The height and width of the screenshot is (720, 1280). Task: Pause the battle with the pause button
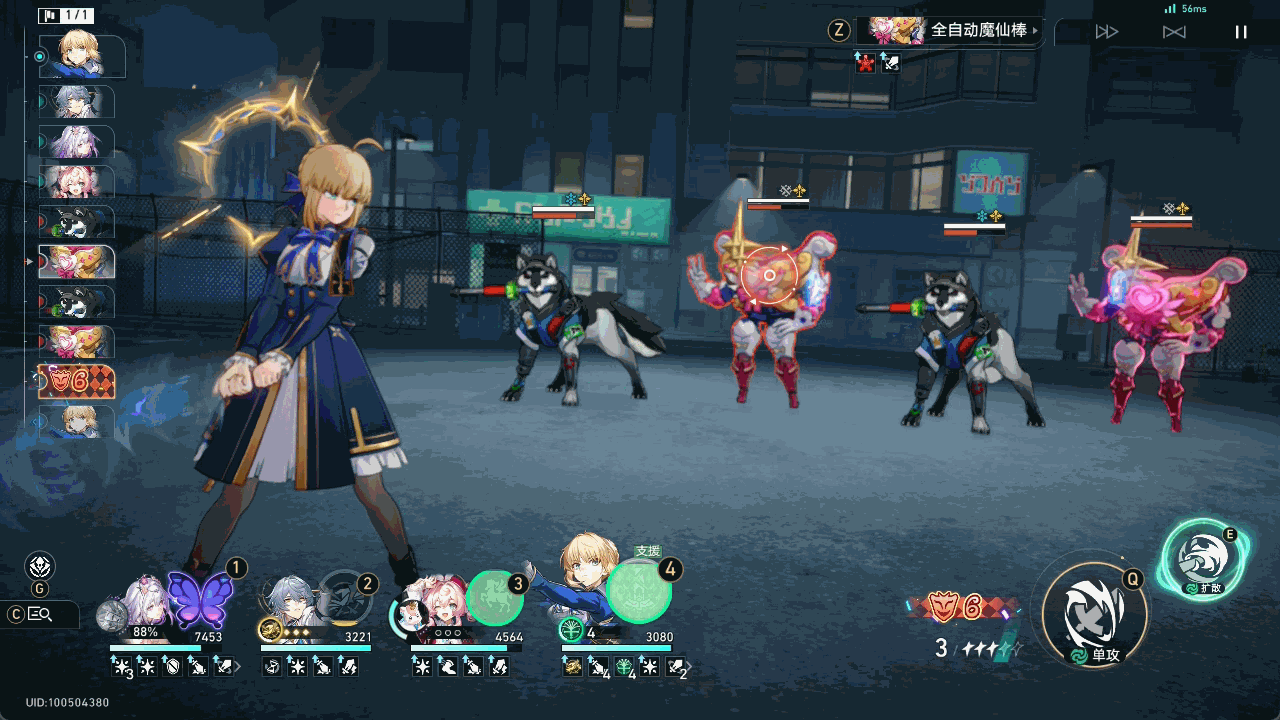1241,31
